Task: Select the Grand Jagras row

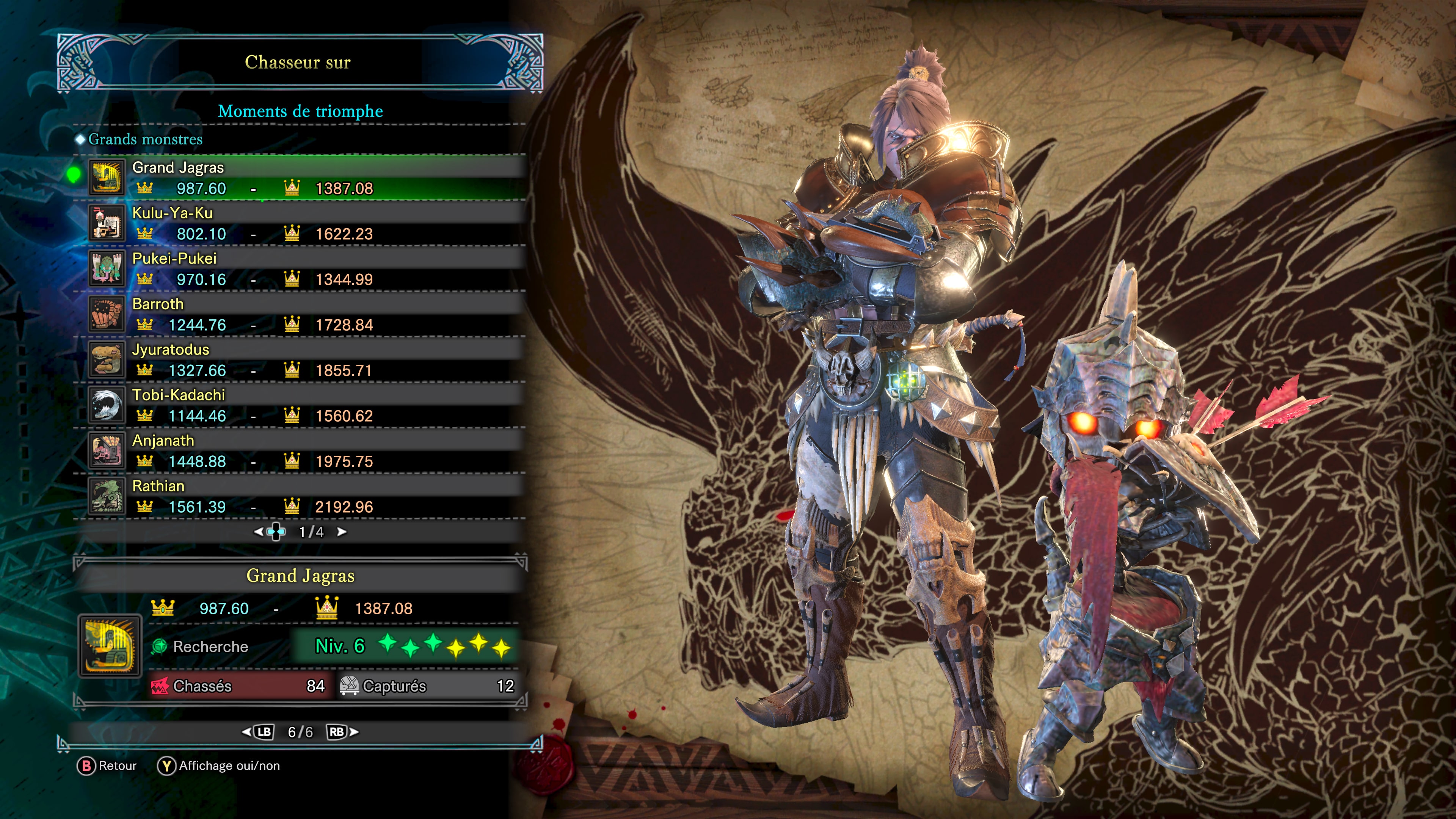Action: 305,177
